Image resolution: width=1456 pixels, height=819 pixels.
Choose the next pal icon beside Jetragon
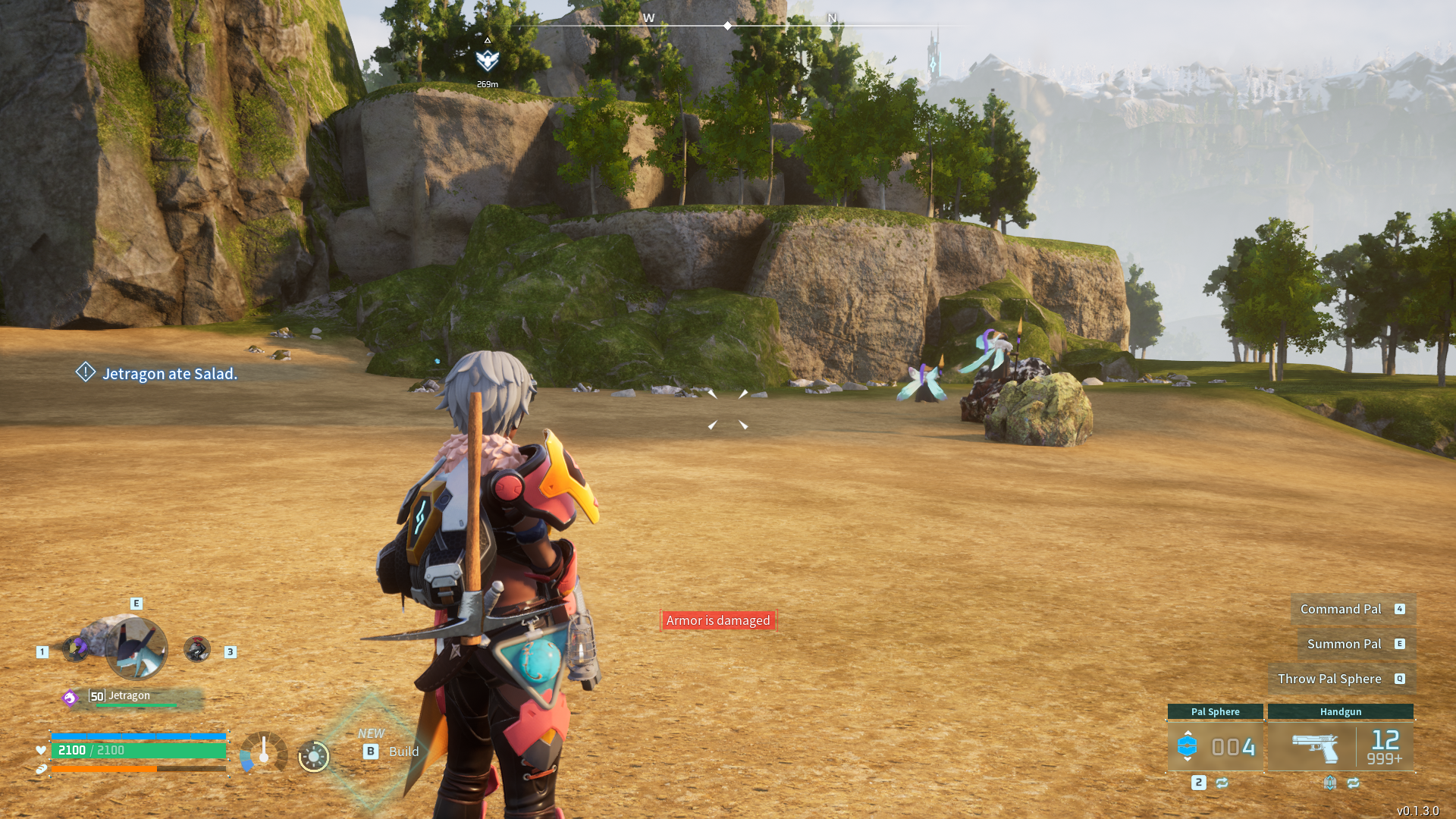pyautogui.click(x=197, y=649)
